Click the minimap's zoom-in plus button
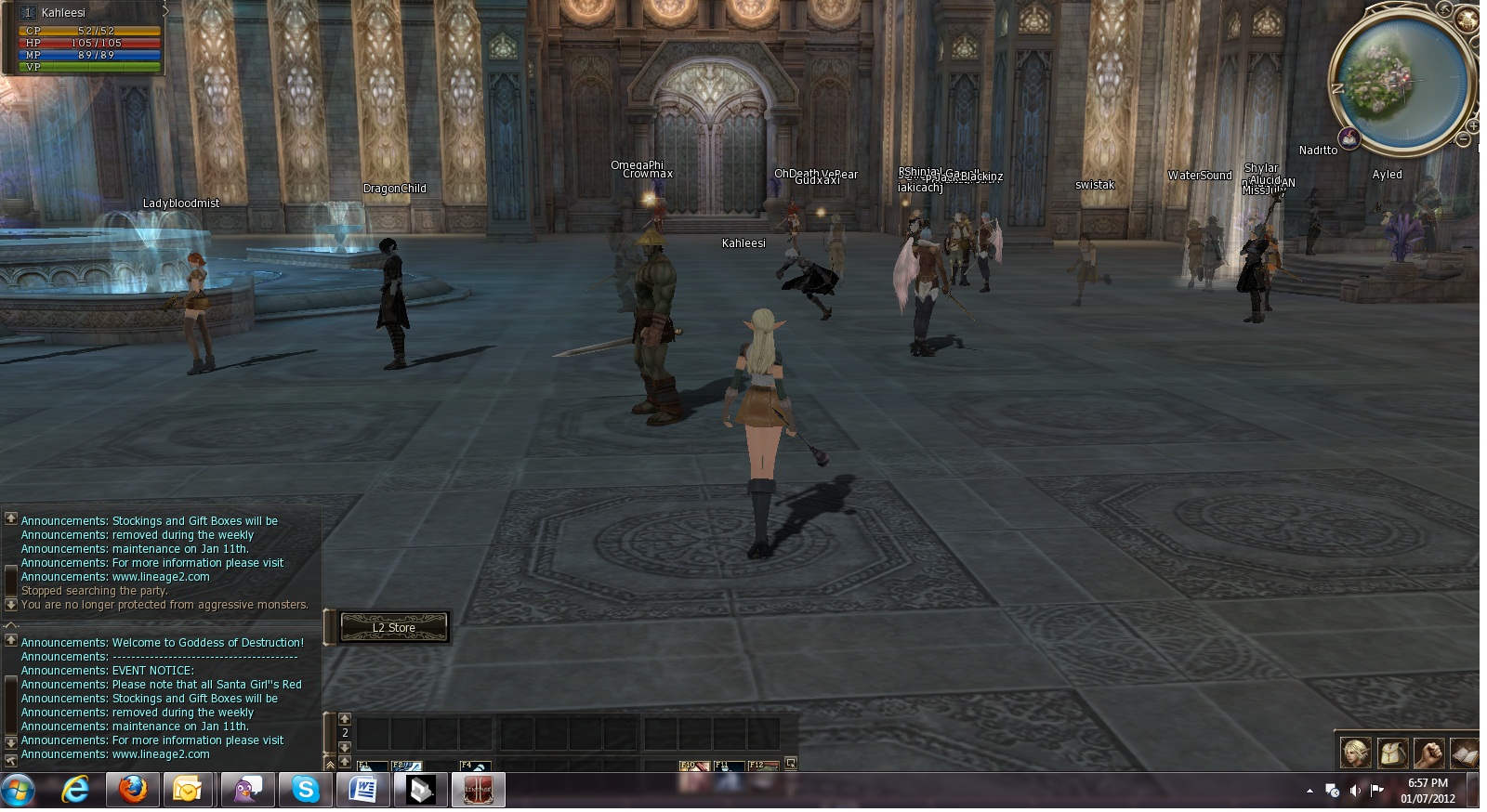 pos(1472,125)
